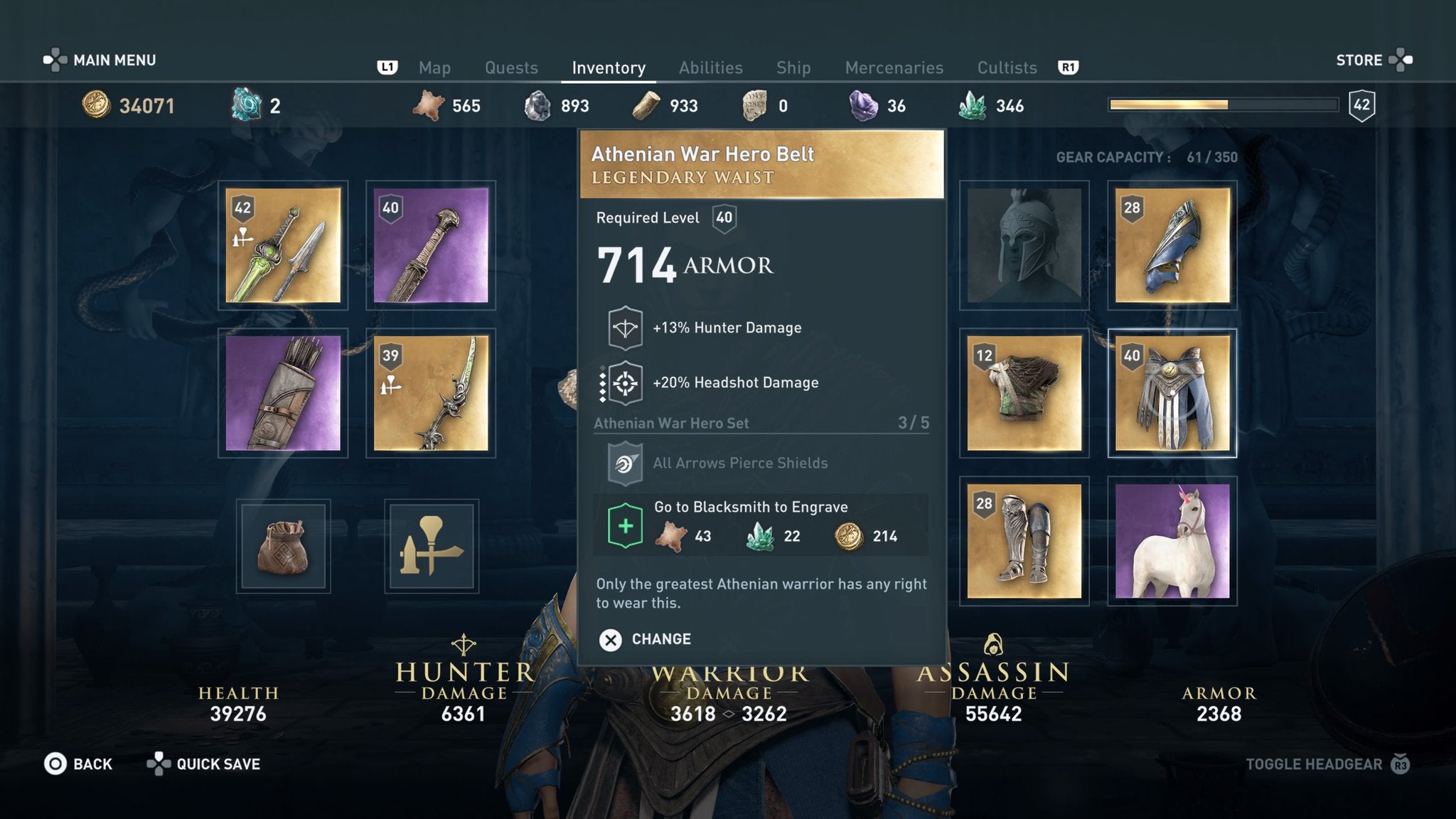This screenshot has height=819, width=1456.
Task: Switch to the Mercenaries tab
Action: (894, 68)
